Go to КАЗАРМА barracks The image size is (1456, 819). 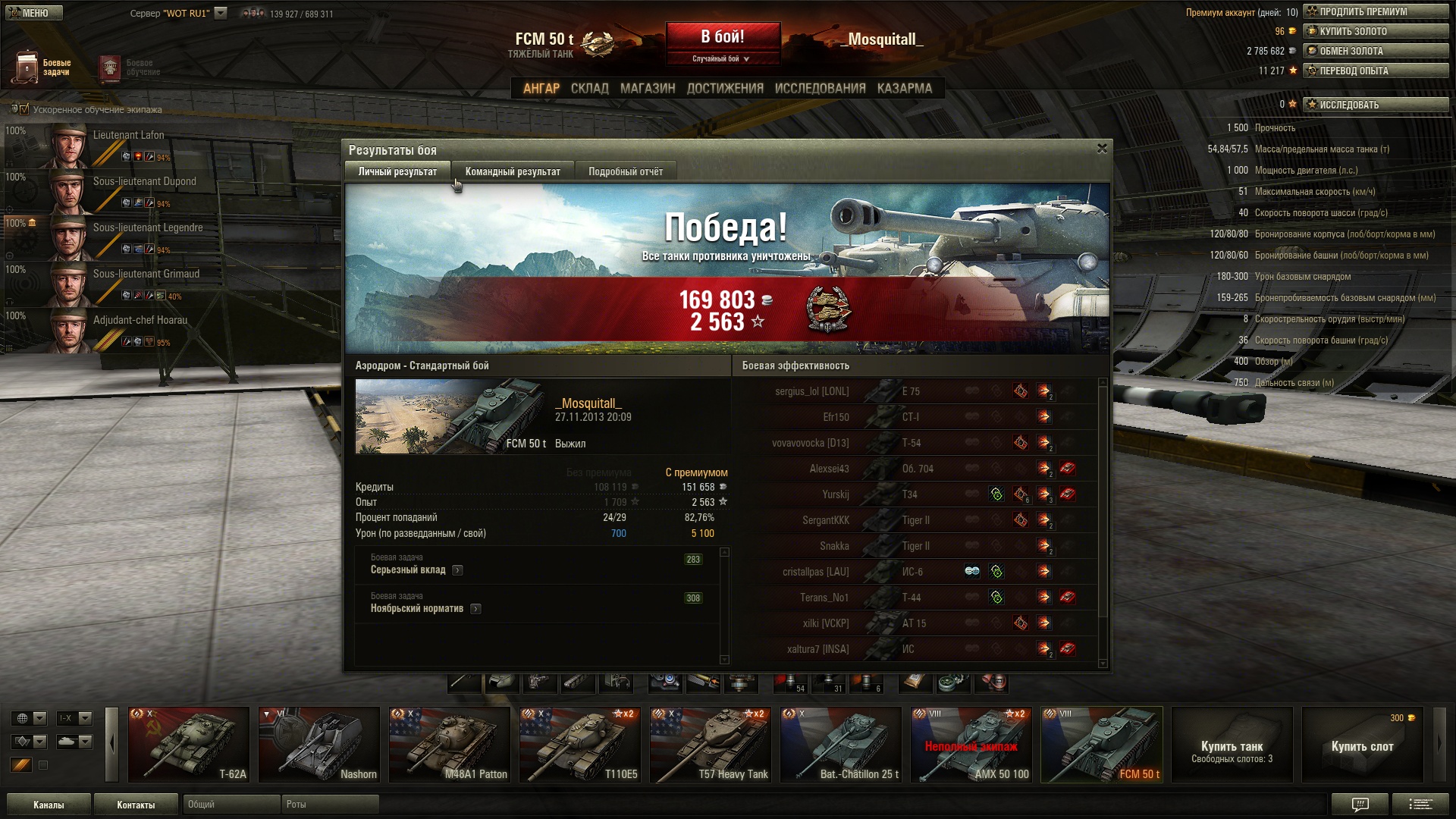[904, 89]
